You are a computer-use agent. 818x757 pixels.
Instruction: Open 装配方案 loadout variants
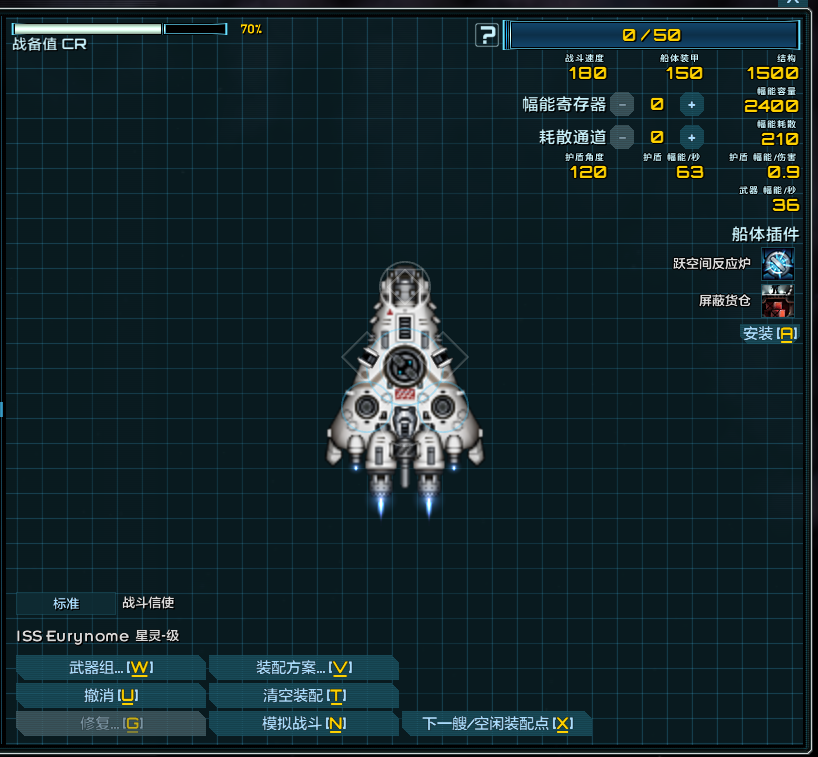pos(303,667)
